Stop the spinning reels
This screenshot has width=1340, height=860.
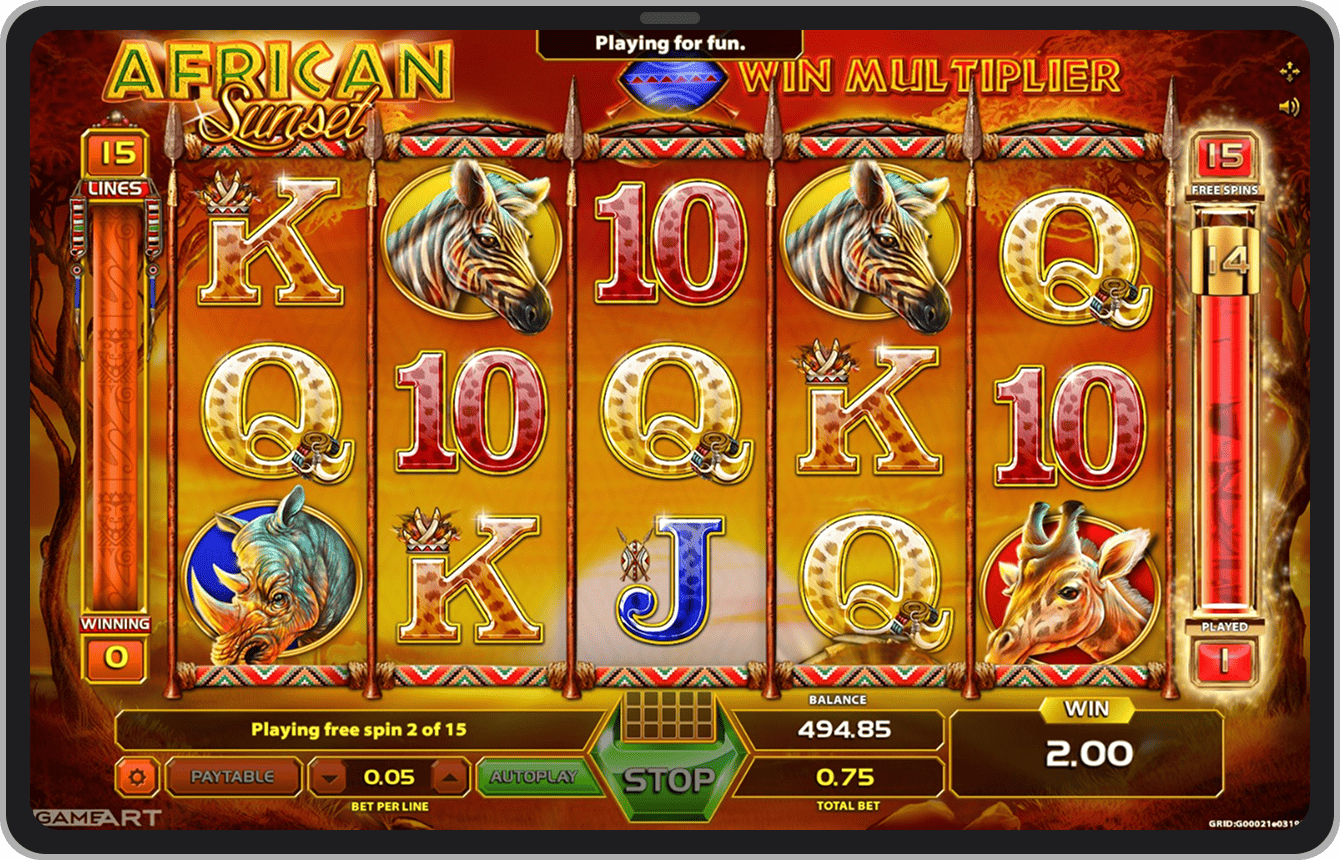tap(669, 779)
